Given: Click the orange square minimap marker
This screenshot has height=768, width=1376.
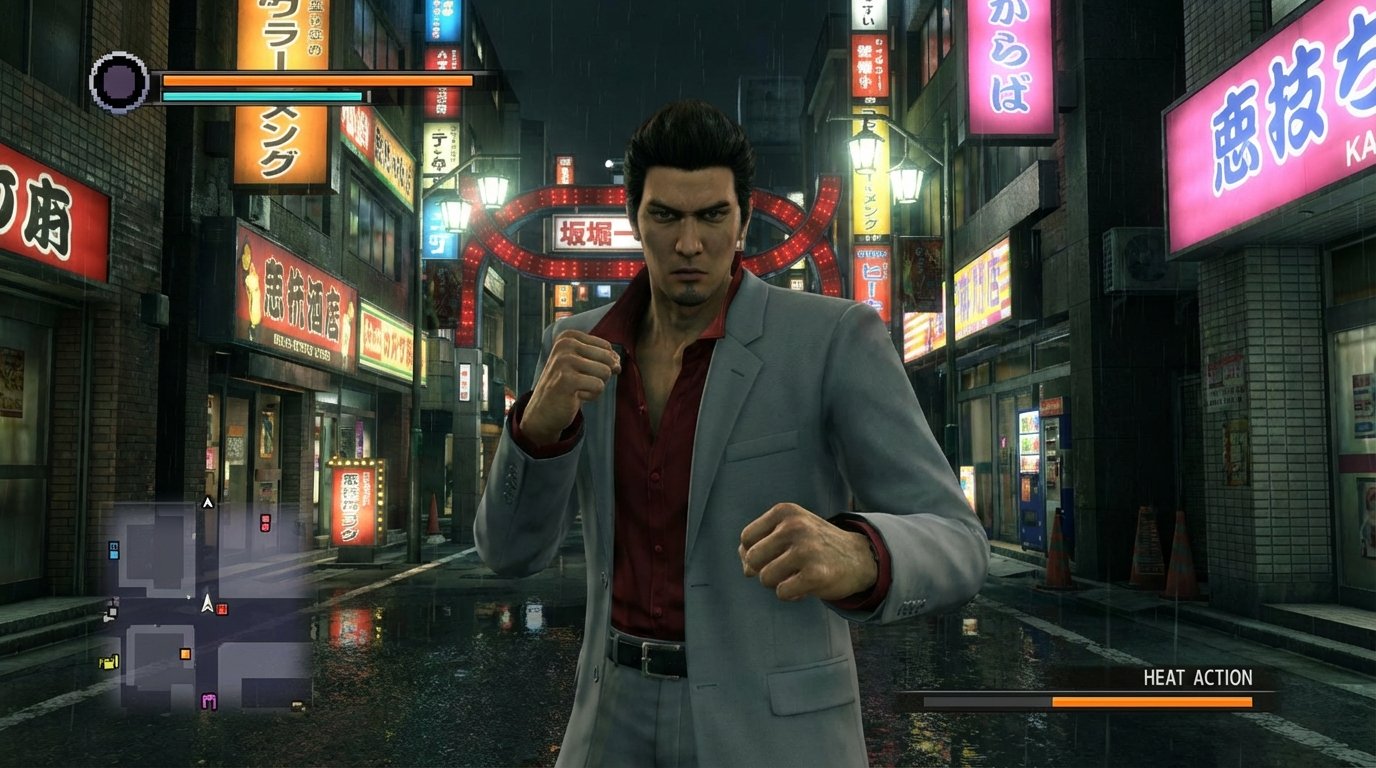Looking at the screenshot, I should (x=185, y=654).
